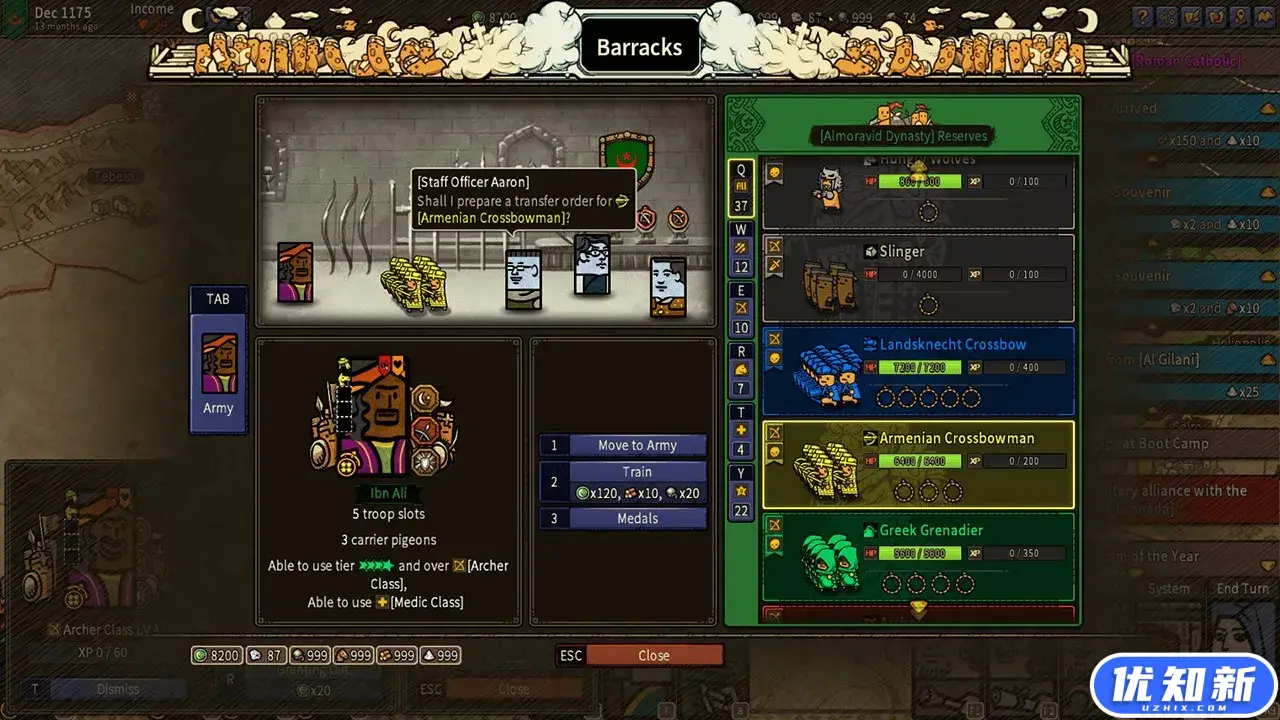Filter reserves by archer class, 10 units
The width and height of the screenshot is (1280, 720).
[741, 309]
